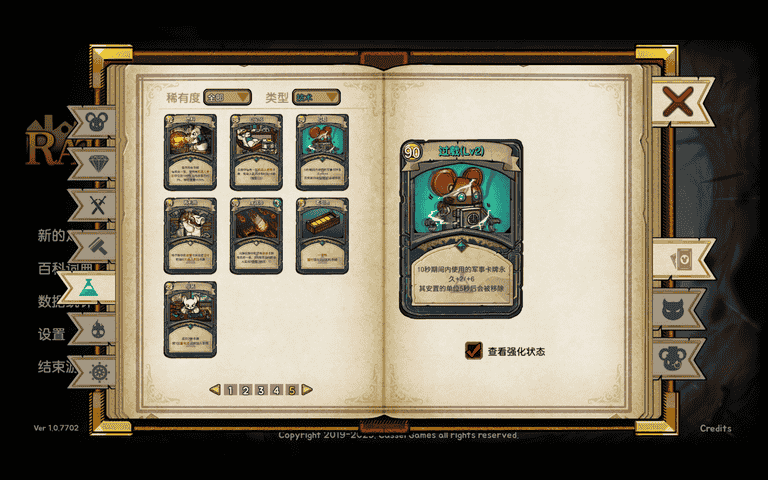768x480 pixels.
Task: Open the hammer tab
Action: point(99,246)
